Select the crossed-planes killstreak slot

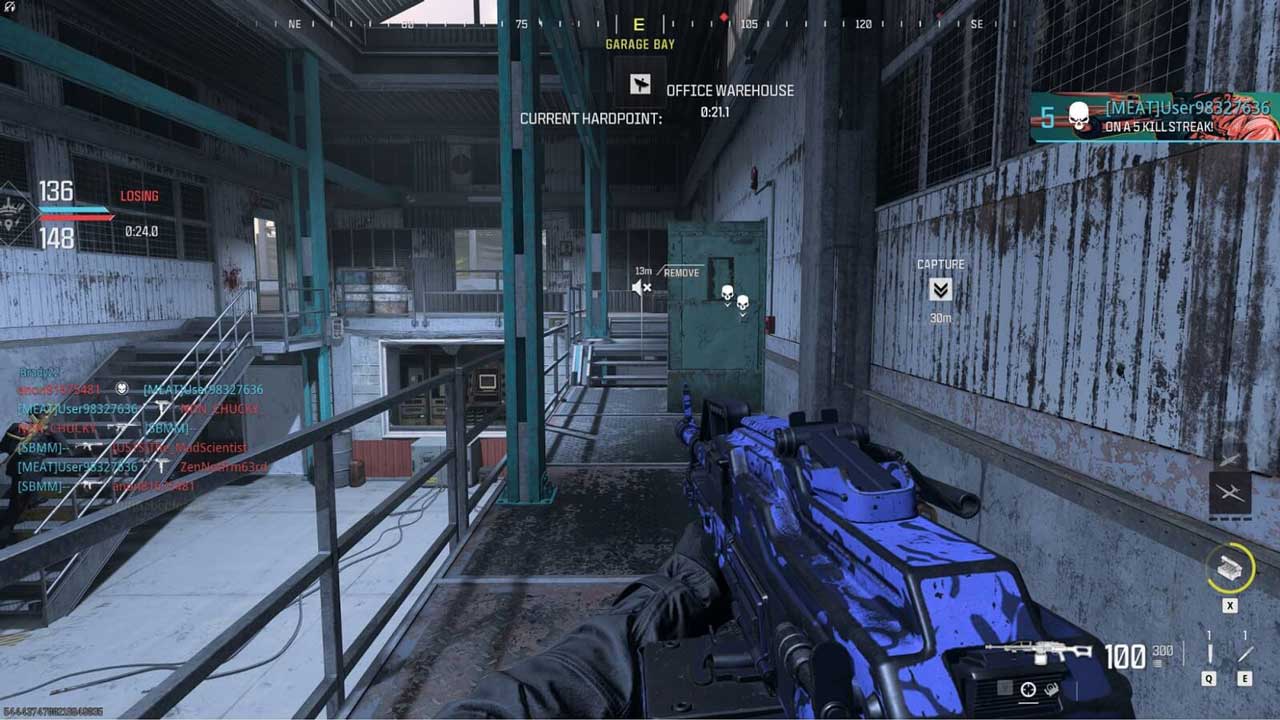coord(1229,492)
